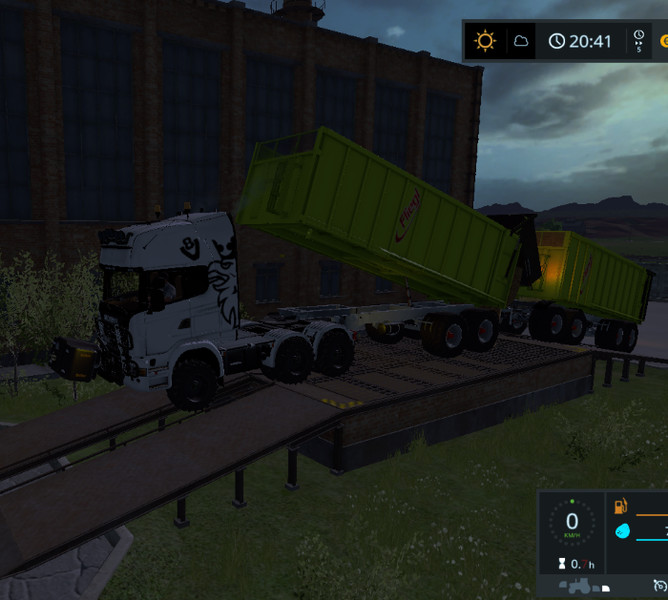Screen dimensions: 668x600
Task: Click the blue fill-level icon
Action: pos(621,531)
